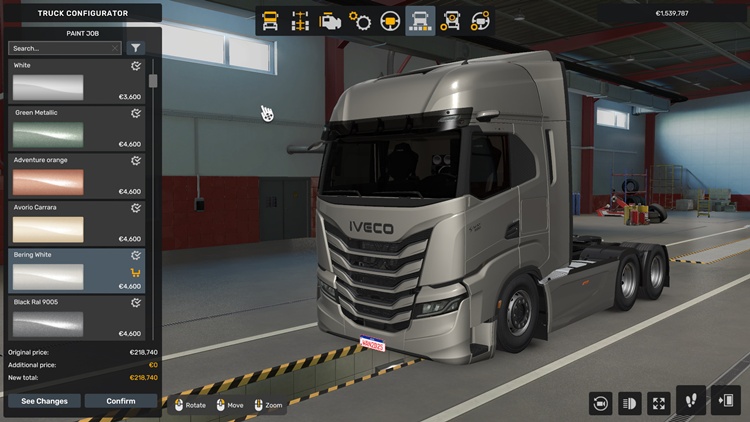
Task: Switch to the transmission gears category
Action: pyautogui.click(x=360, y=21)
